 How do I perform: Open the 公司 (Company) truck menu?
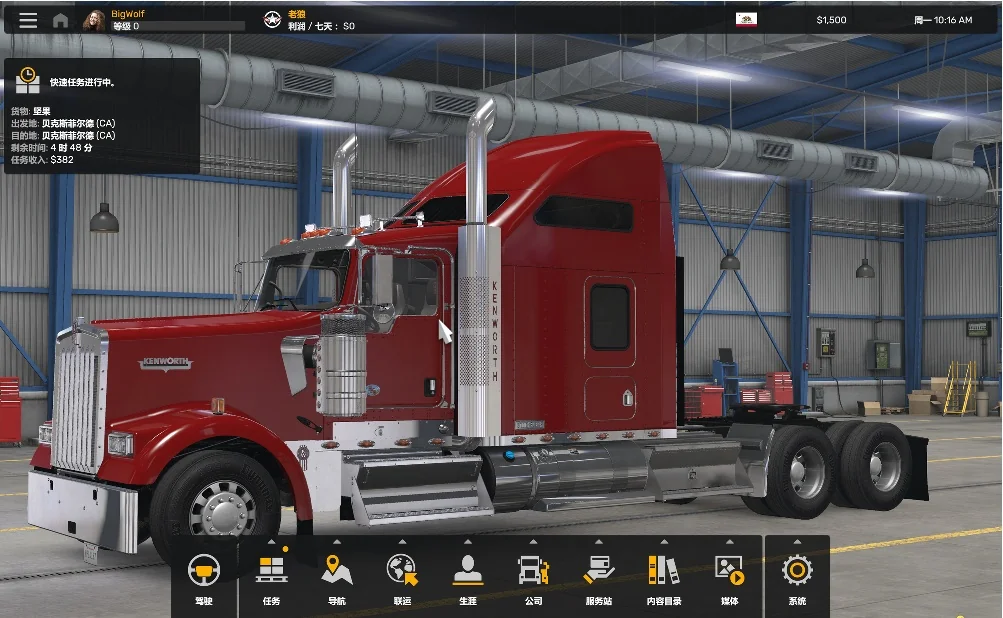pyautogui.click(x=533, y=576)
